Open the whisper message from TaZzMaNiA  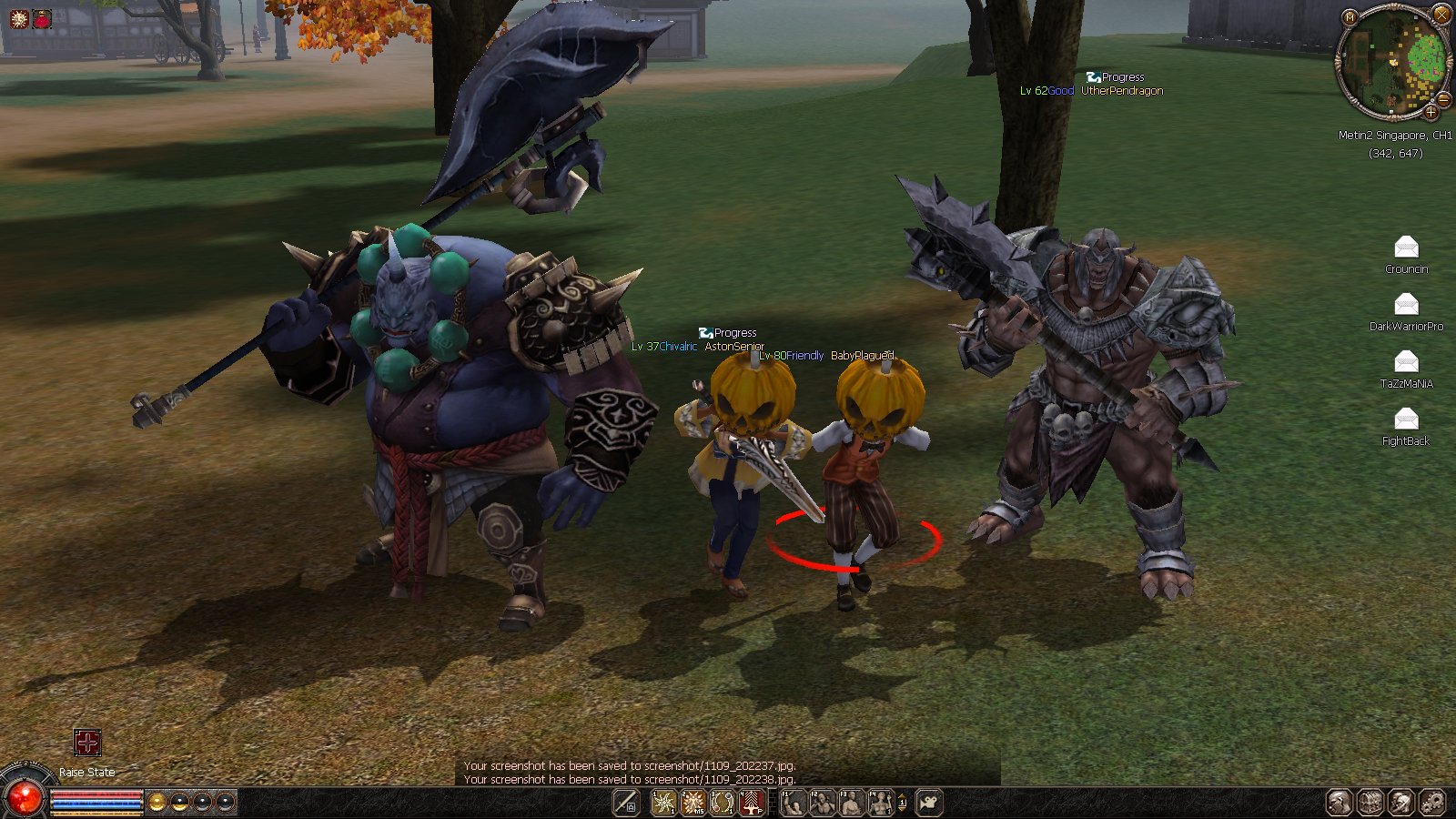pyautogui.click(x=1406, y=361)
